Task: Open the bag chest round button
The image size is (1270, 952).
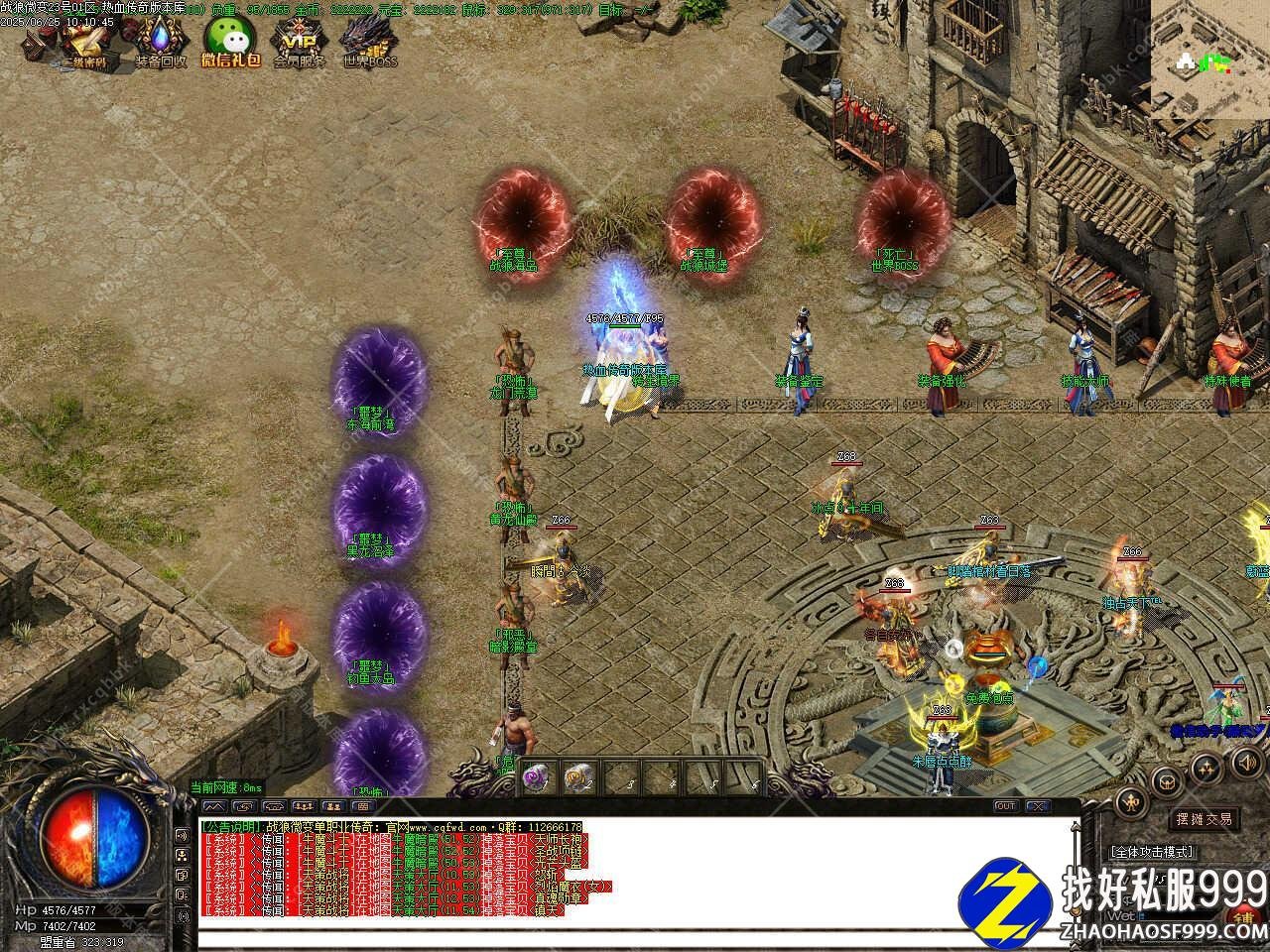Action: (1167, 780)
